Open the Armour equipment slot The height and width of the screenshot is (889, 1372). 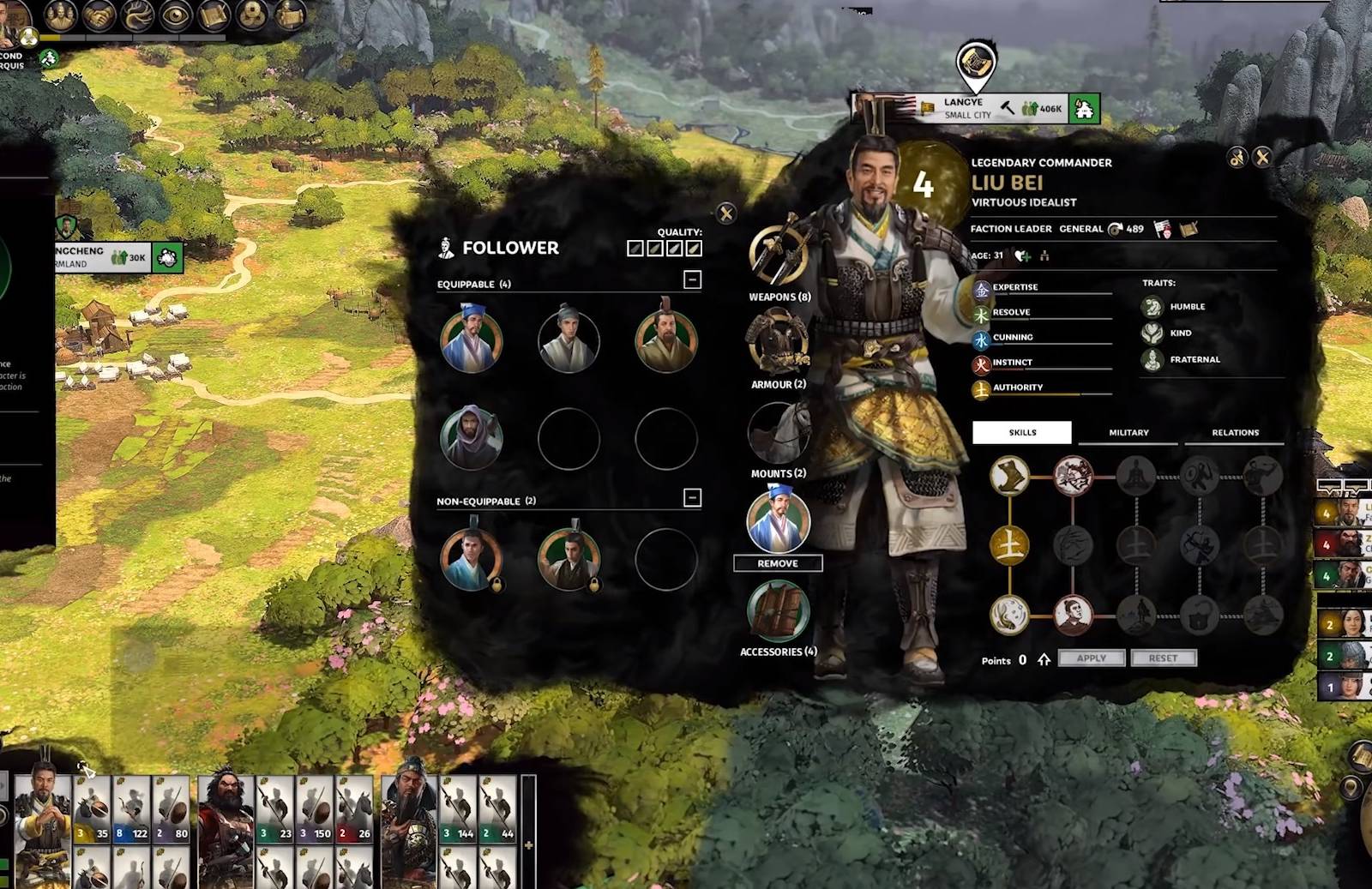(778, 343)
